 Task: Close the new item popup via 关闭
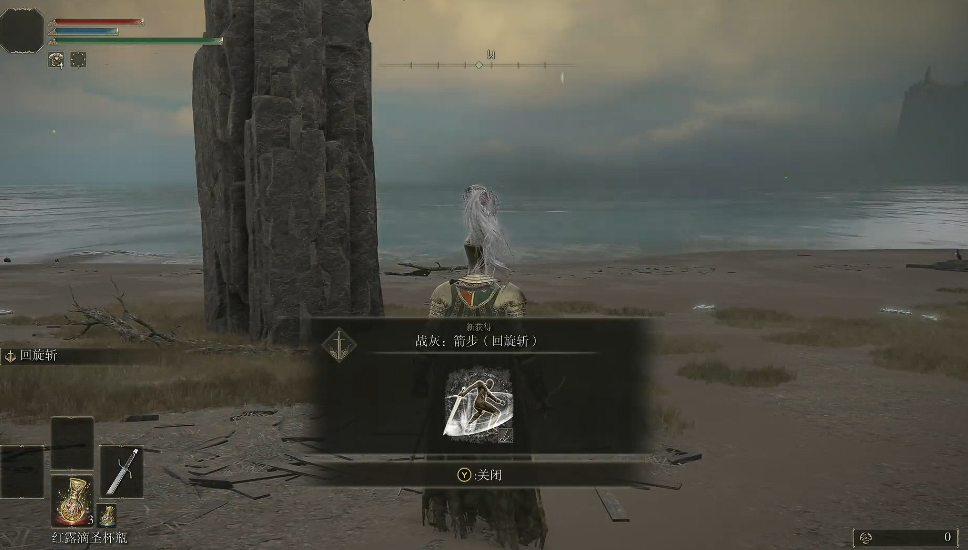[x=480, y=475]
